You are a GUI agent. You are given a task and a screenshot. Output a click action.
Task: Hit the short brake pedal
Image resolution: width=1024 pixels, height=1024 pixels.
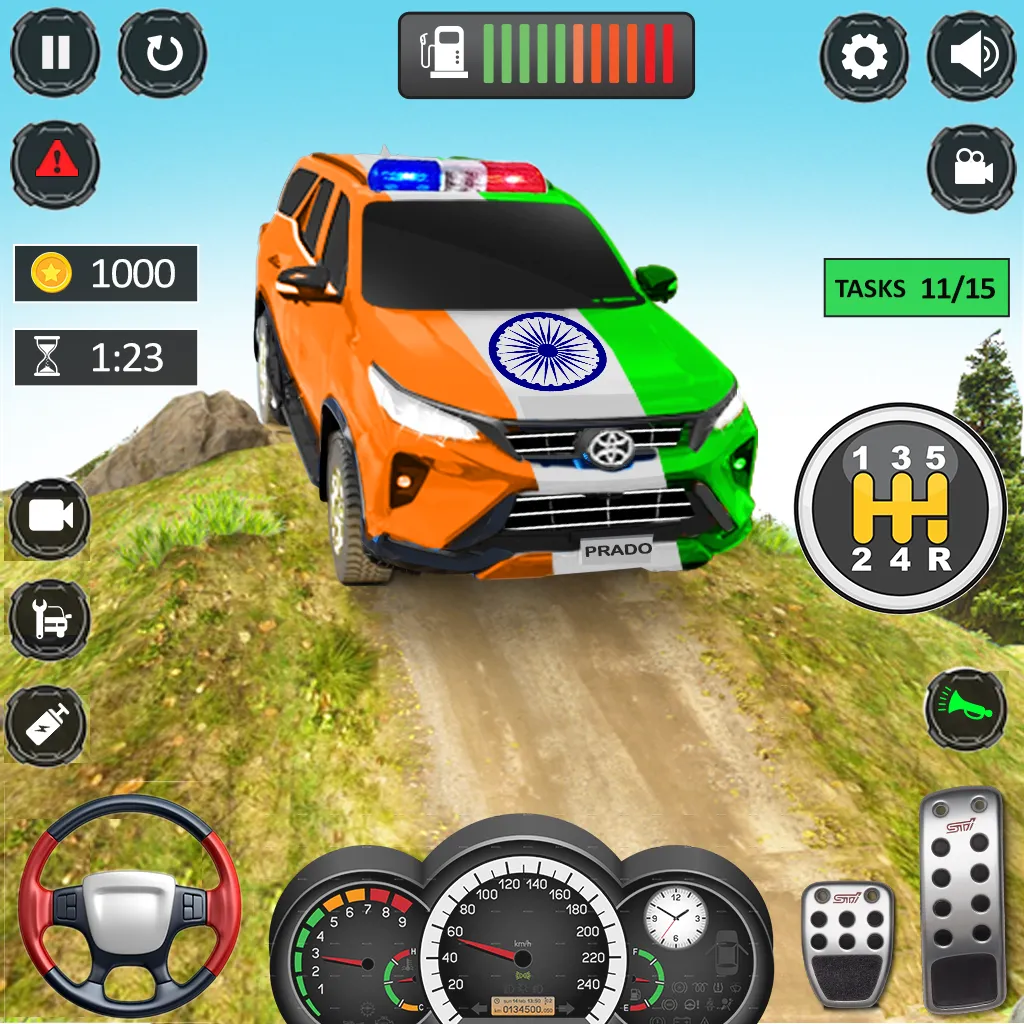coord(847,941)
